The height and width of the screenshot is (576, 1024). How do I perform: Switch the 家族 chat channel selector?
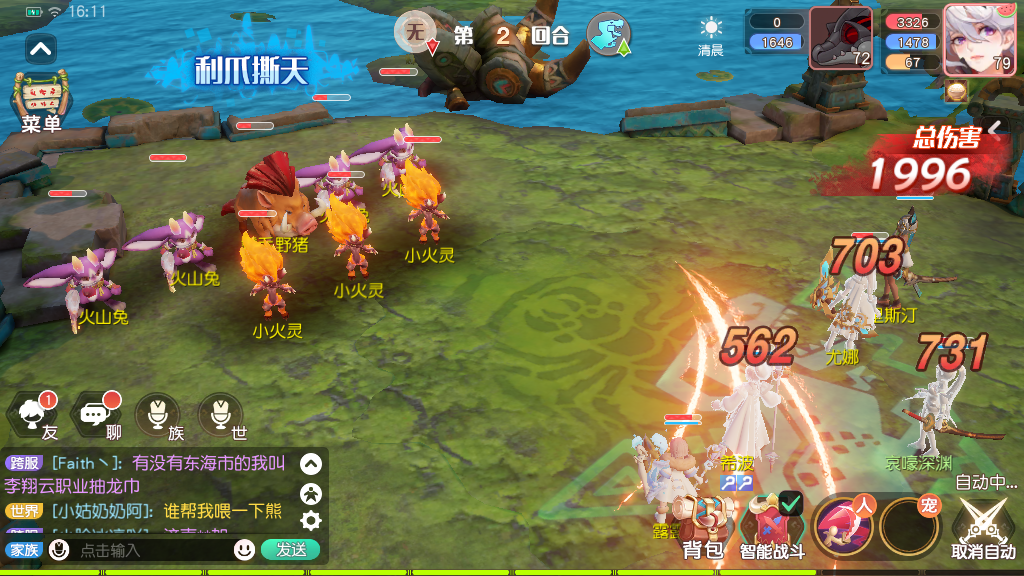pyautogui.click(x=23, y=550)
